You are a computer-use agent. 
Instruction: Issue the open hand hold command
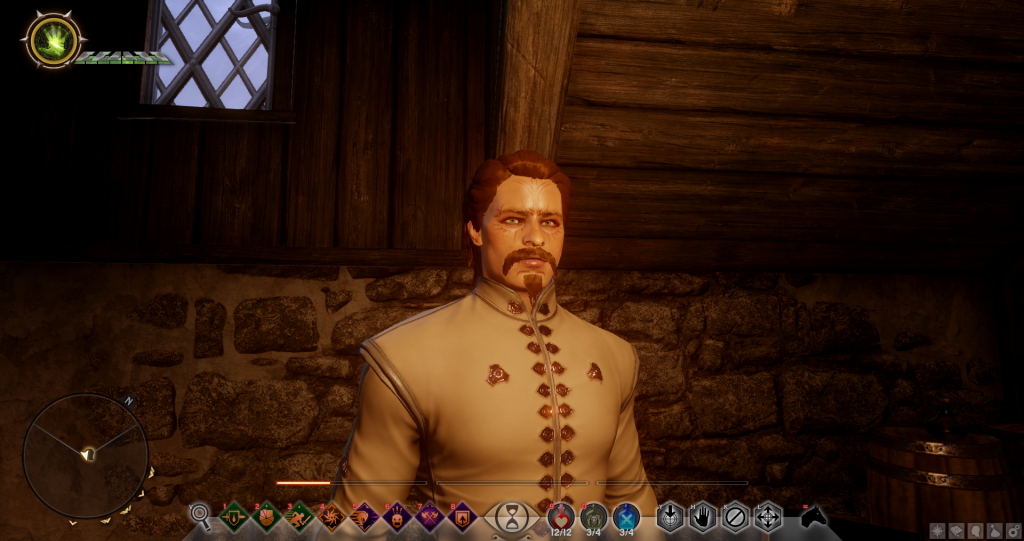[x=703, y=516]
